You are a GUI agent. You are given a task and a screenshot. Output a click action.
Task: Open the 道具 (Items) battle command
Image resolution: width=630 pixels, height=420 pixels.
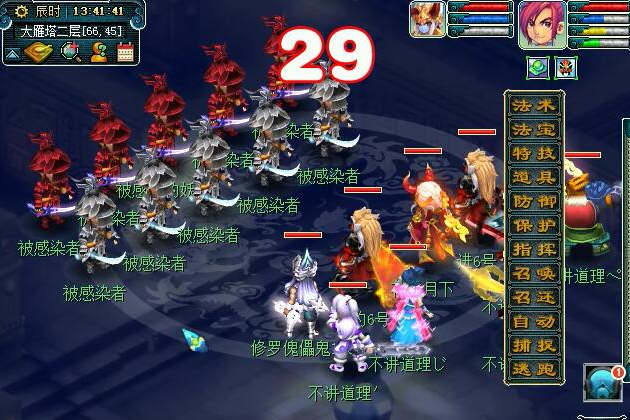pyautogui.click(x=534, y=176)
